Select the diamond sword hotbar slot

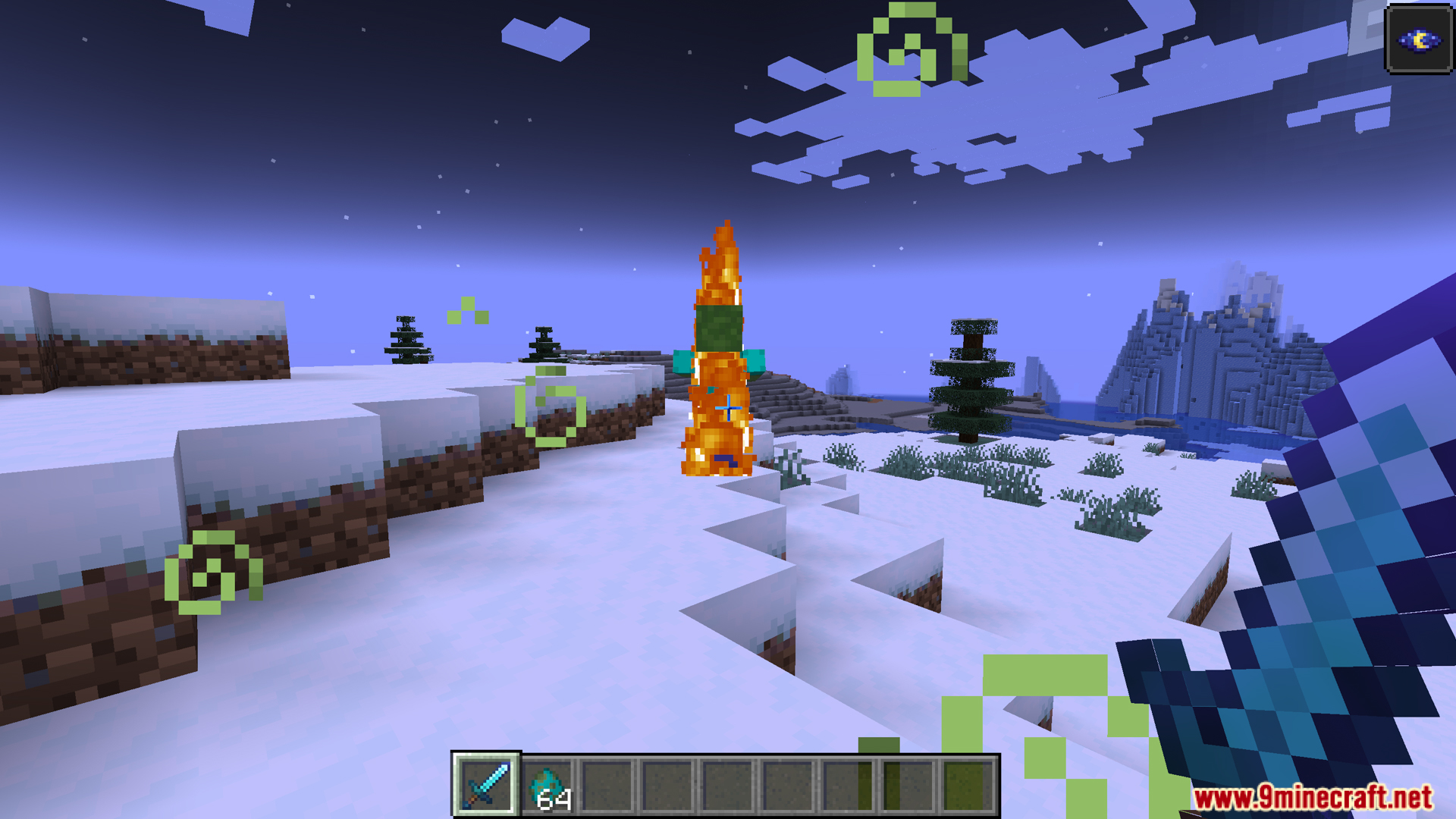pyautogui.click(x=486, y=785)
